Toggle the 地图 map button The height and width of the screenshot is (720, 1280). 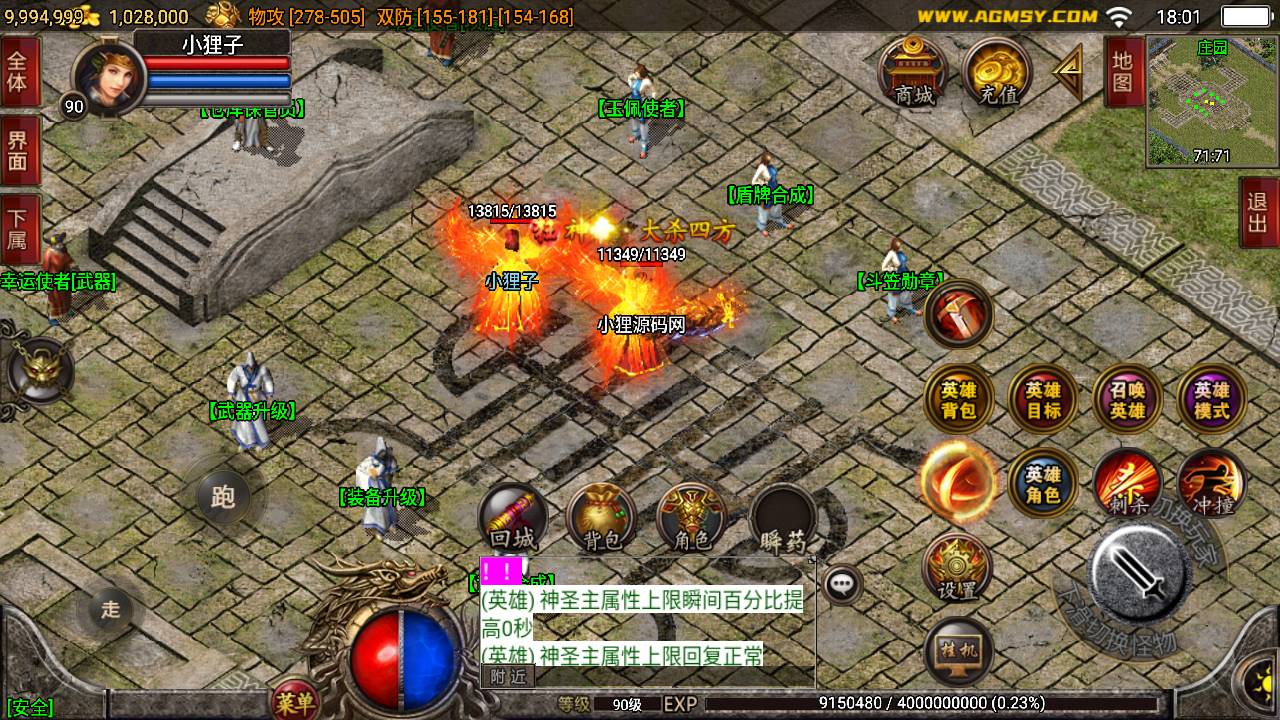tap(1123, 72)
